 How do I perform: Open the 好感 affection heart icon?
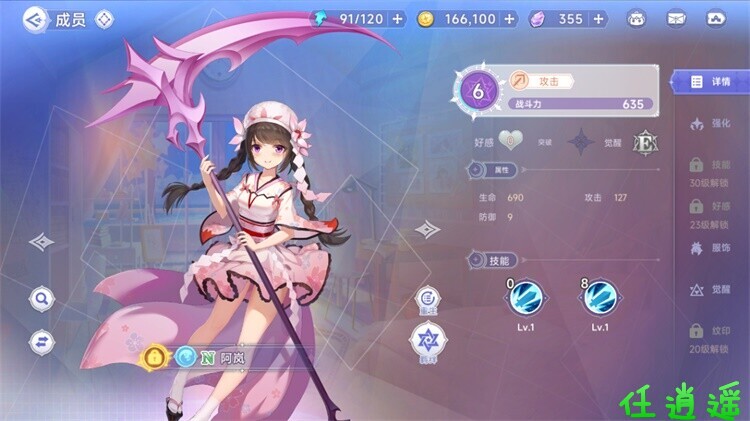click(511, 141)
